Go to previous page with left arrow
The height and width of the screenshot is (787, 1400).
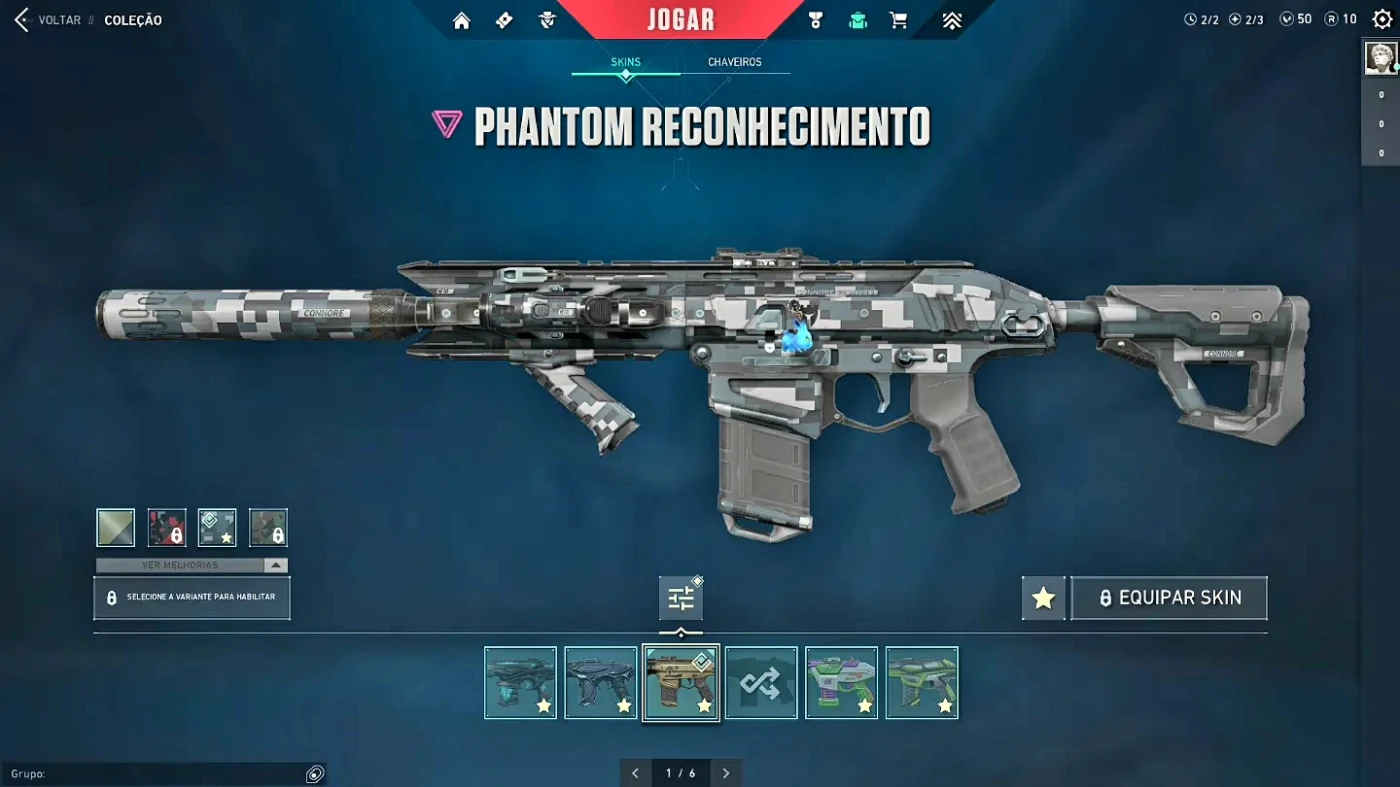[x=635, y=772]
